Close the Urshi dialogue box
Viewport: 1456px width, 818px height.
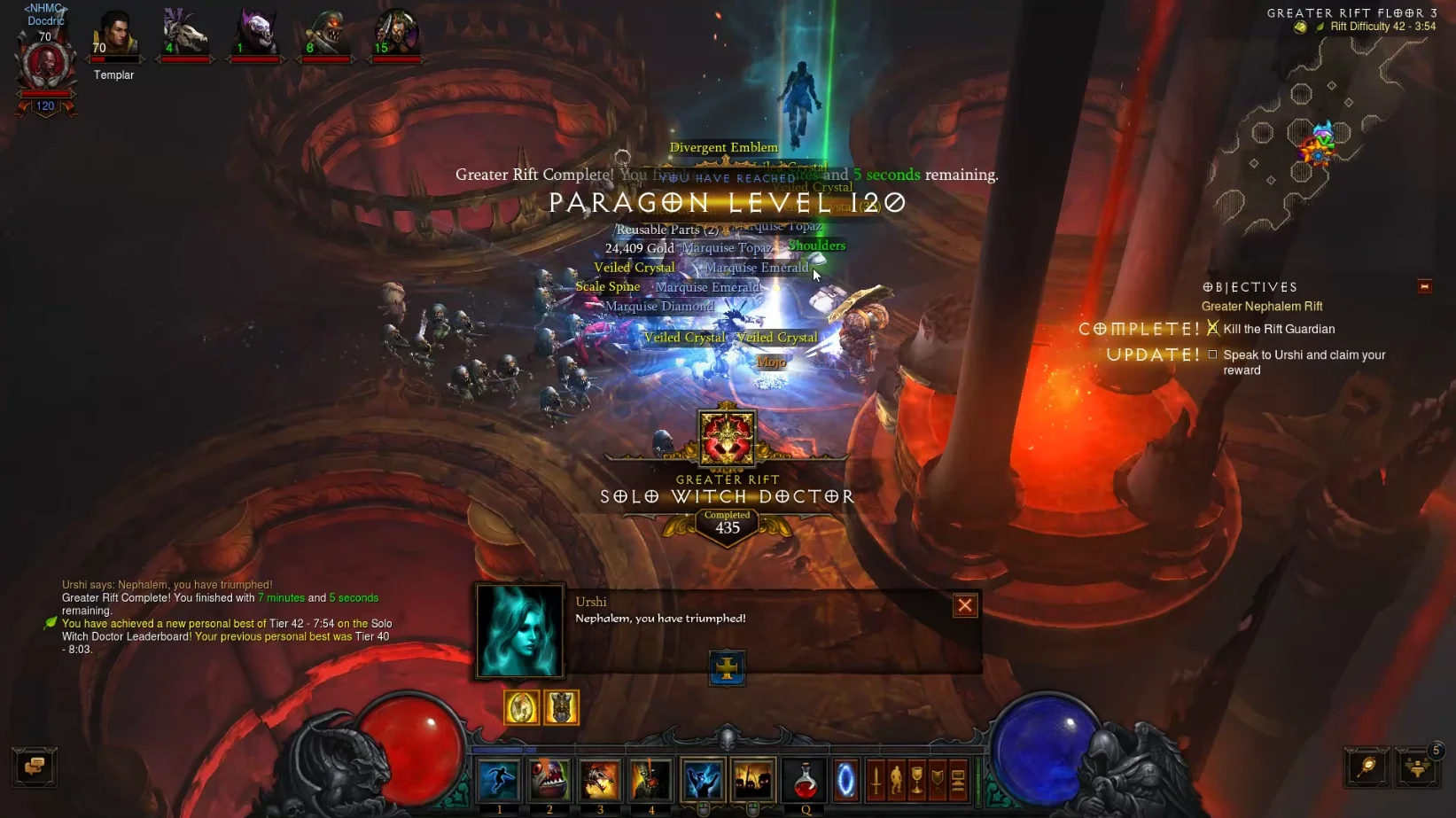pos(964,605)
